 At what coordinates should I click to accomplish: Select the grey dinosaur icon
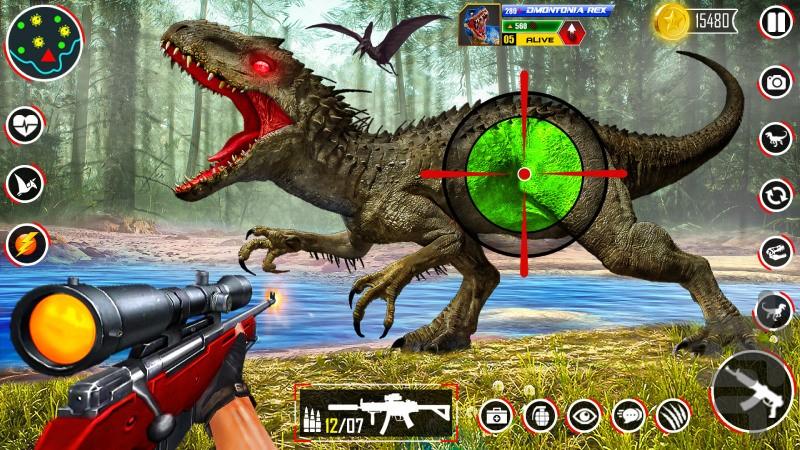click(x=775, y=310)
